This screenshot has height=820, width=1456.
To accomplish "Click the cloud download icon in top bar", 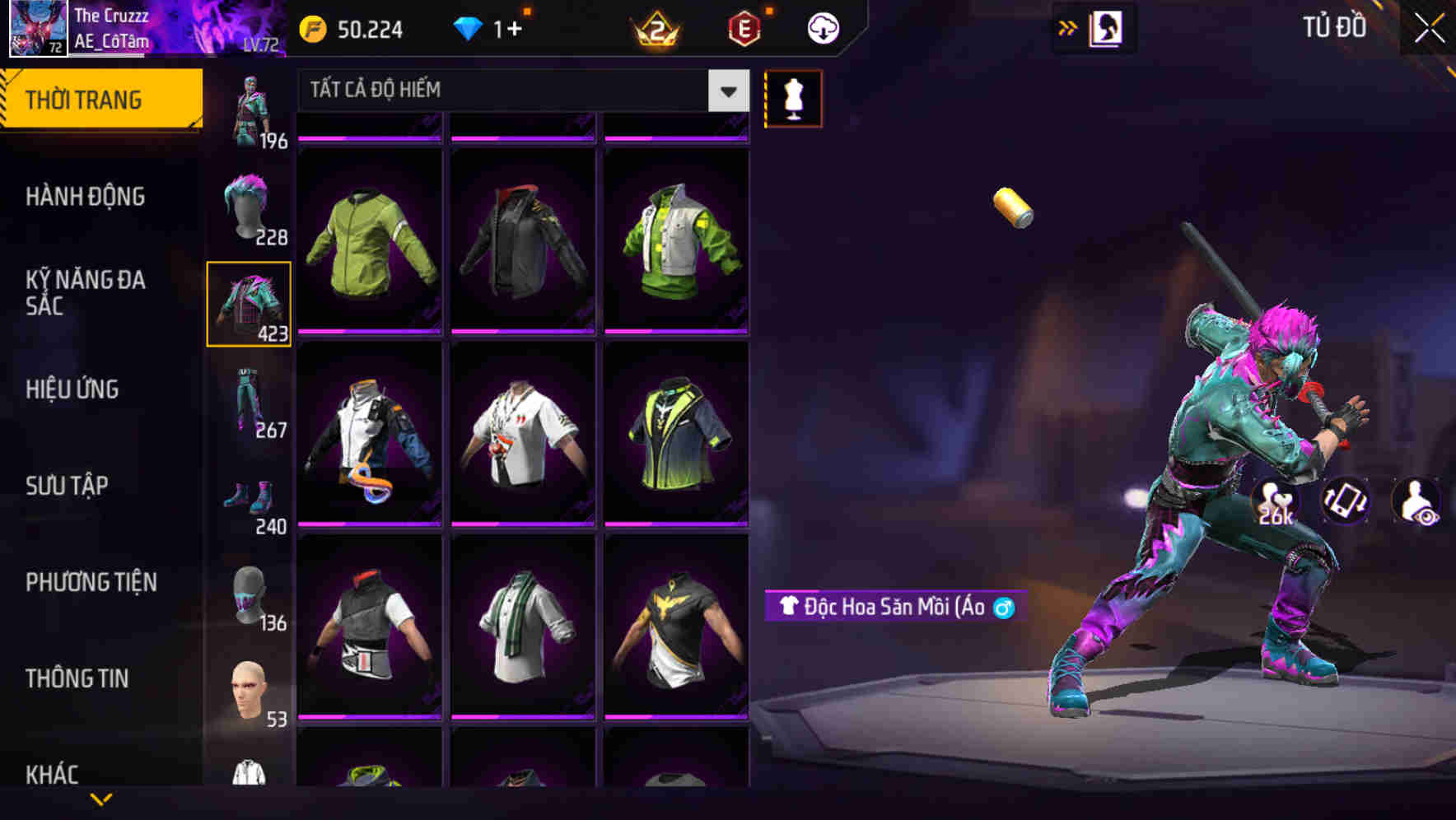I will pos(821,27).
